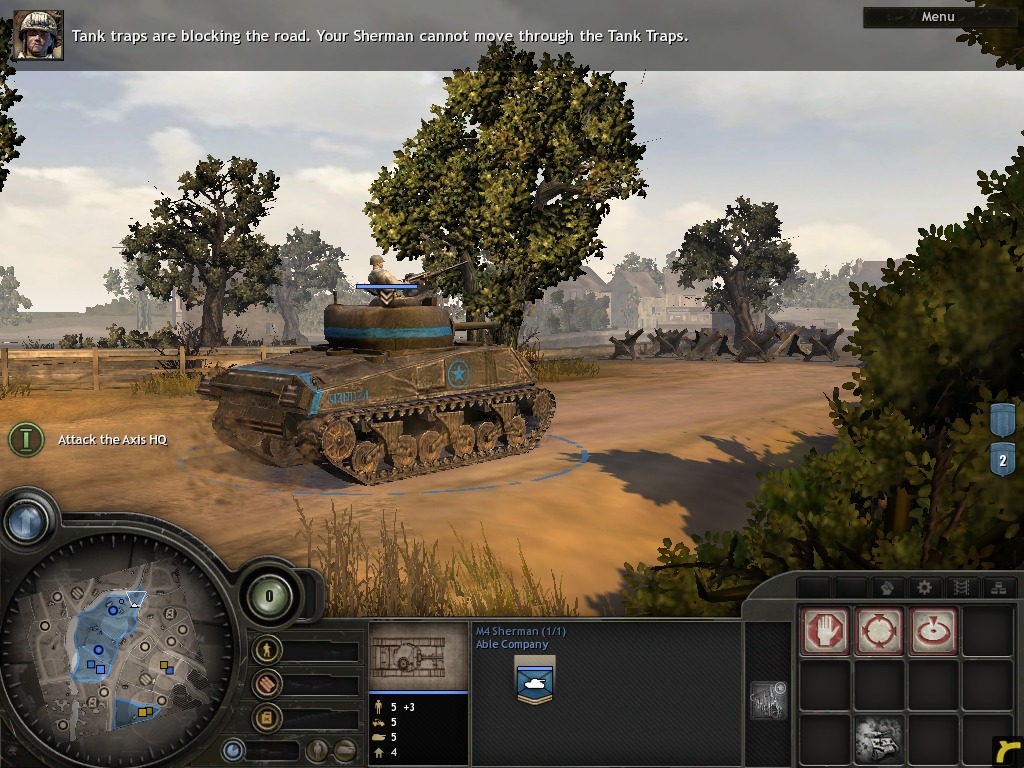This screenshot has width=1024, height=768.
Task: Select the manpower resource icon
Action: (x=266, y=651)
